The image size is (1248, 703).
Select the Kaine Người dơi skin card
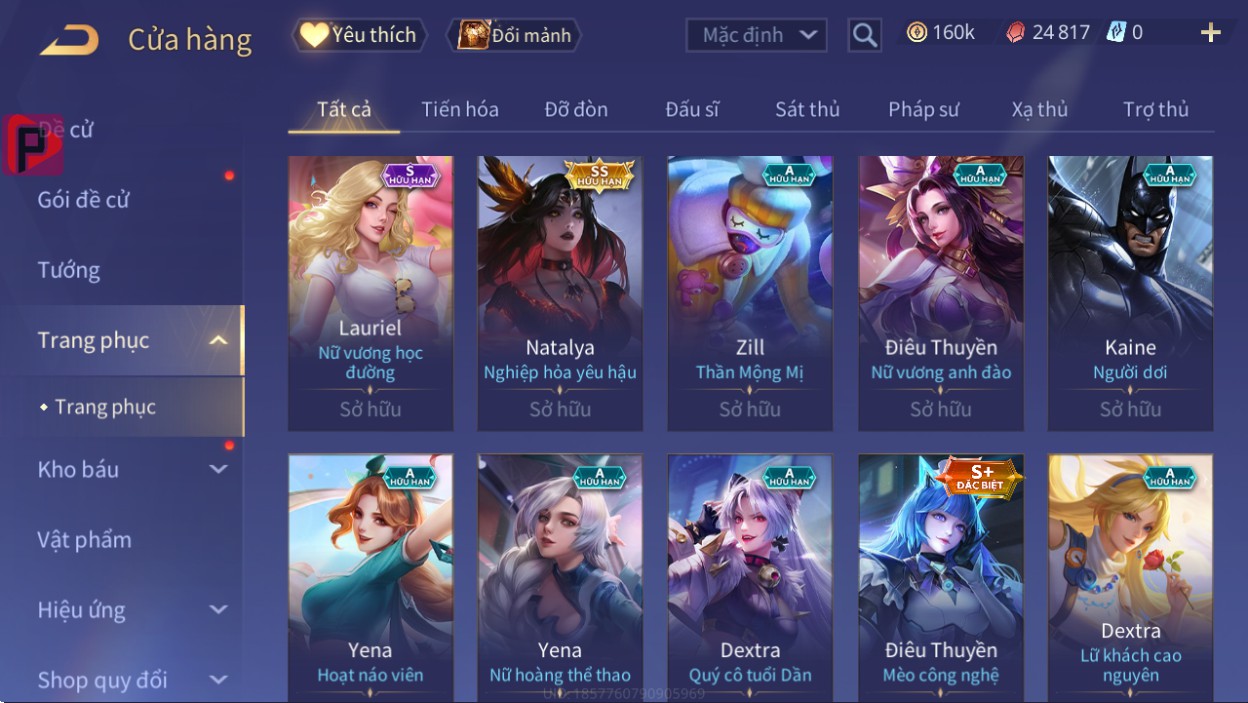point(1130,292)
